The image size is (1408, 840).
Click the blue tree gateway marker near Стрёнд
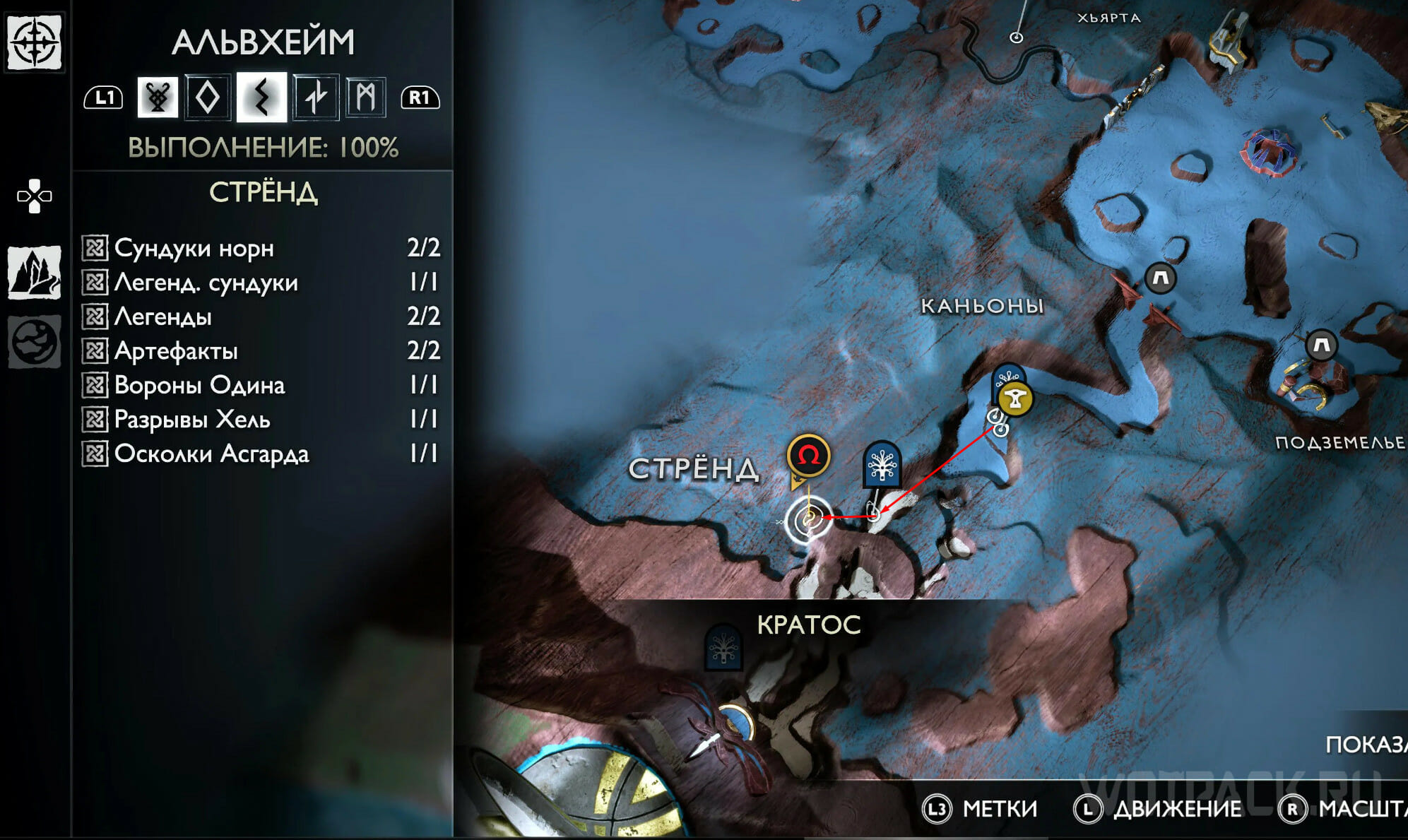pos(882,465)
